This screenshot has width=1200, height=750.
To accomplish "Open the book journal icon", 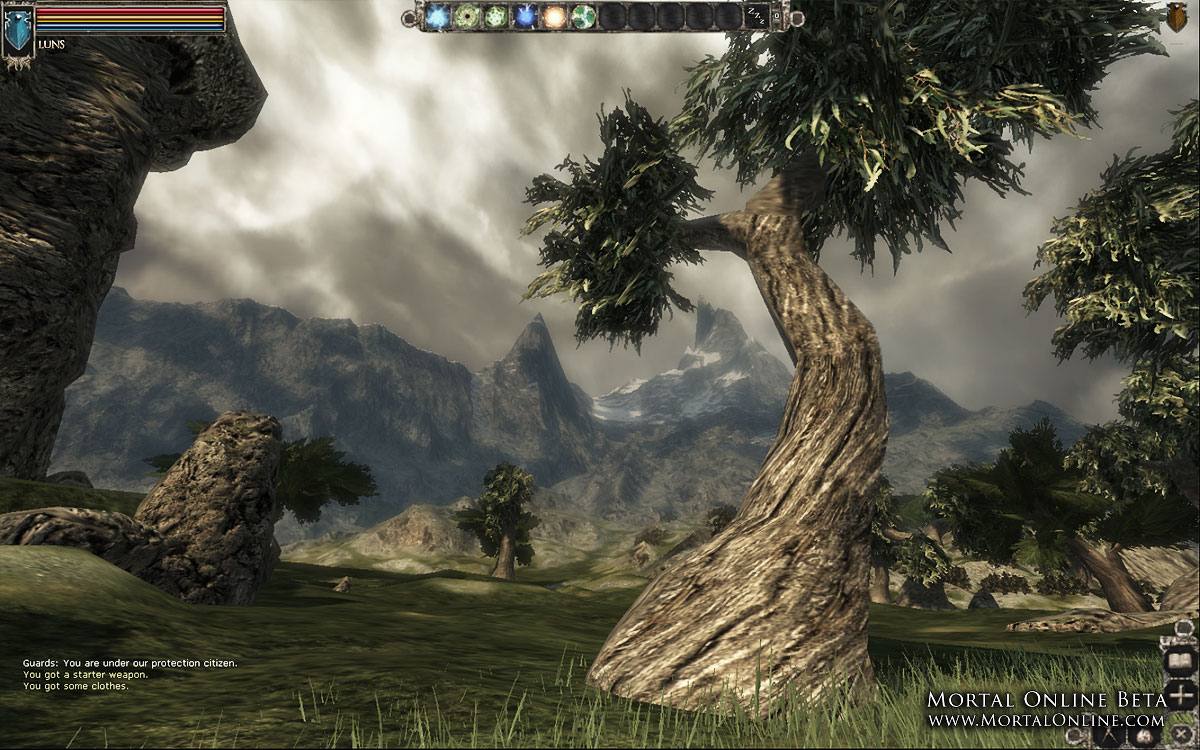I will (1181, 661).
